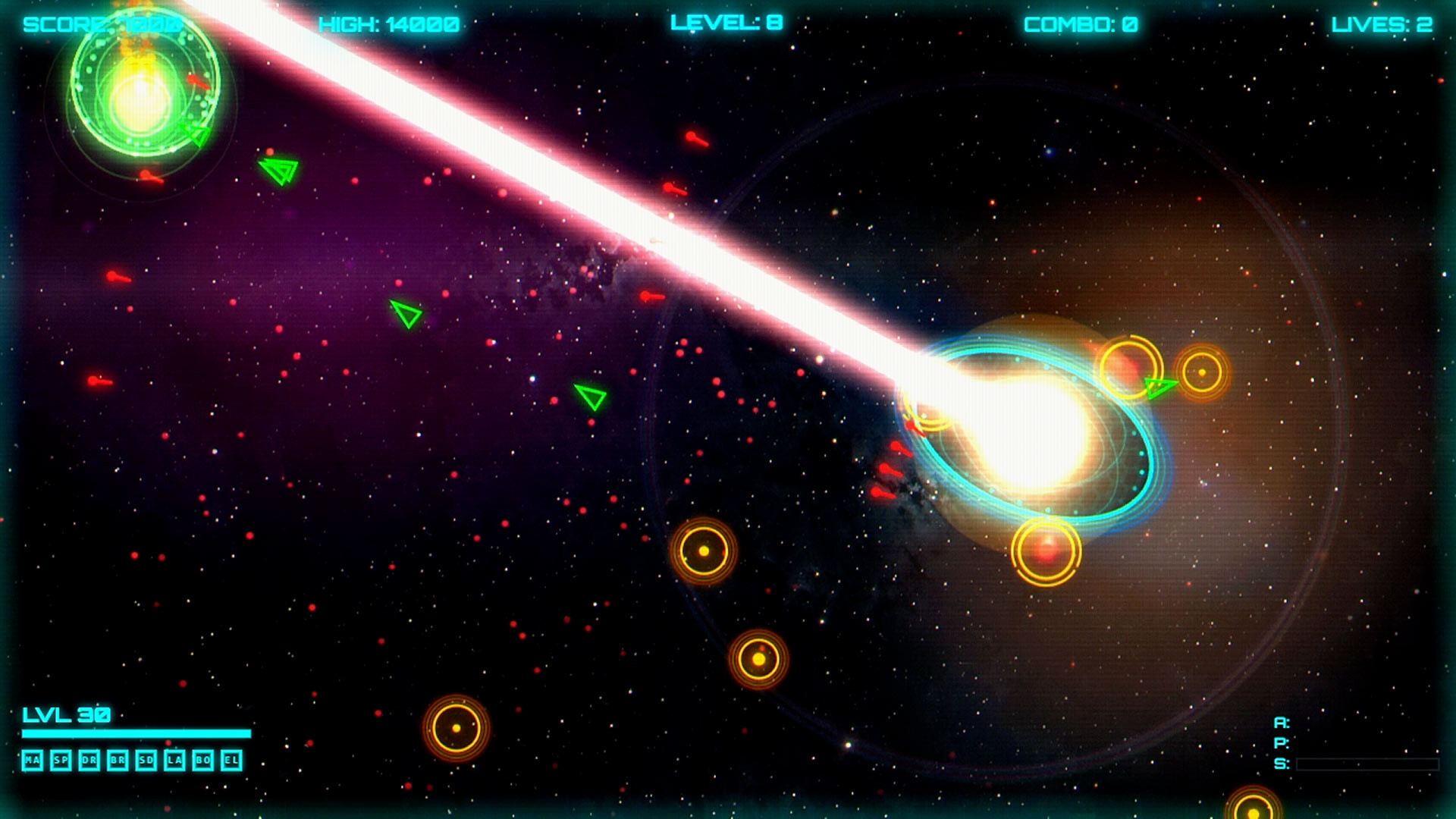Choose the EL upgrade box

(231, 760)
